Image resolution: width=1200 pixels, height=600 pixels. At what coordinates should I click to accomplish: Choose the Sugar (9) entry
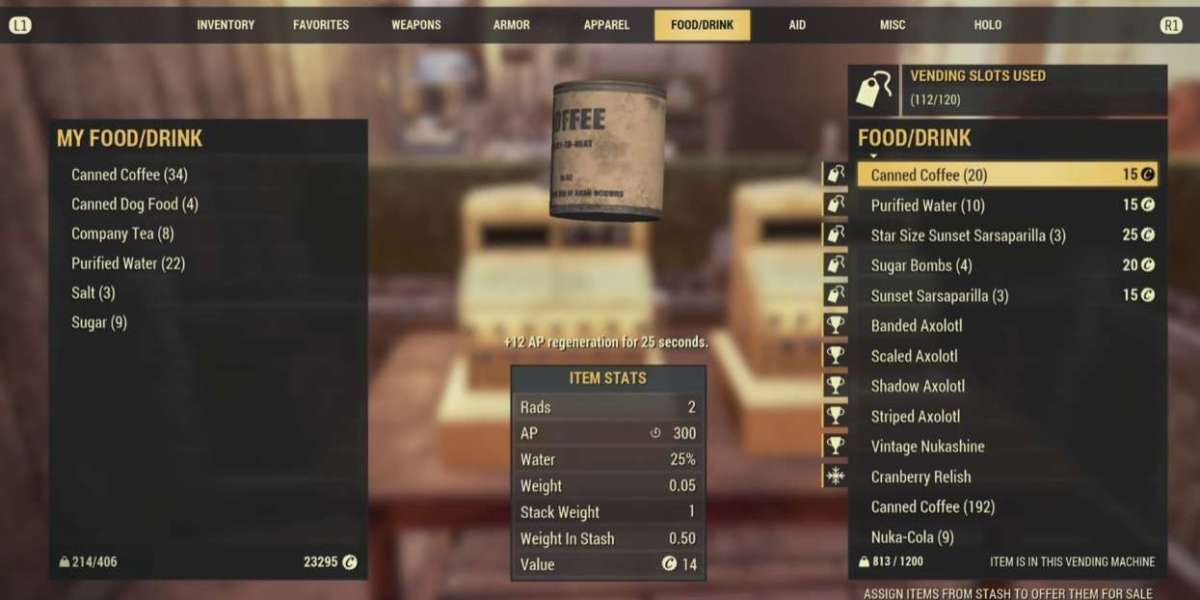click(99, 323)
